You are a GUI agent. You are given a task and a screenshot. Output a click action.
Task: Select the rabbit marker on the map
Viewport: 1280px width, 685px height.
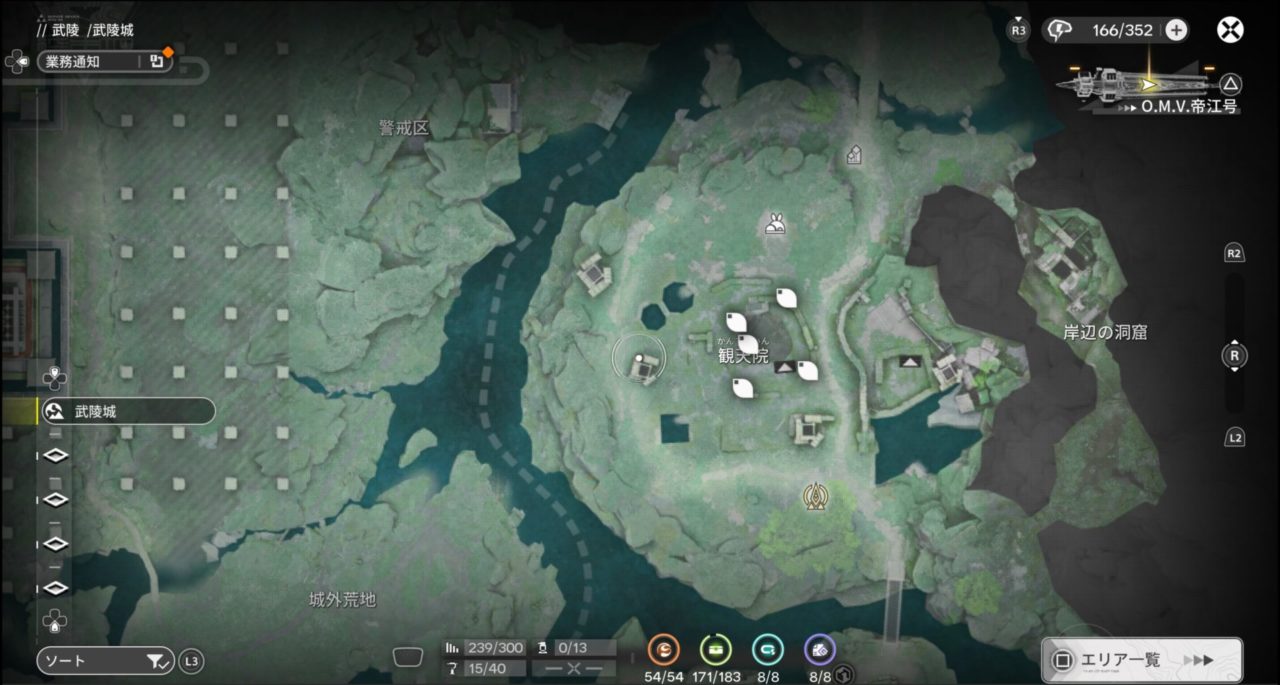775,223
